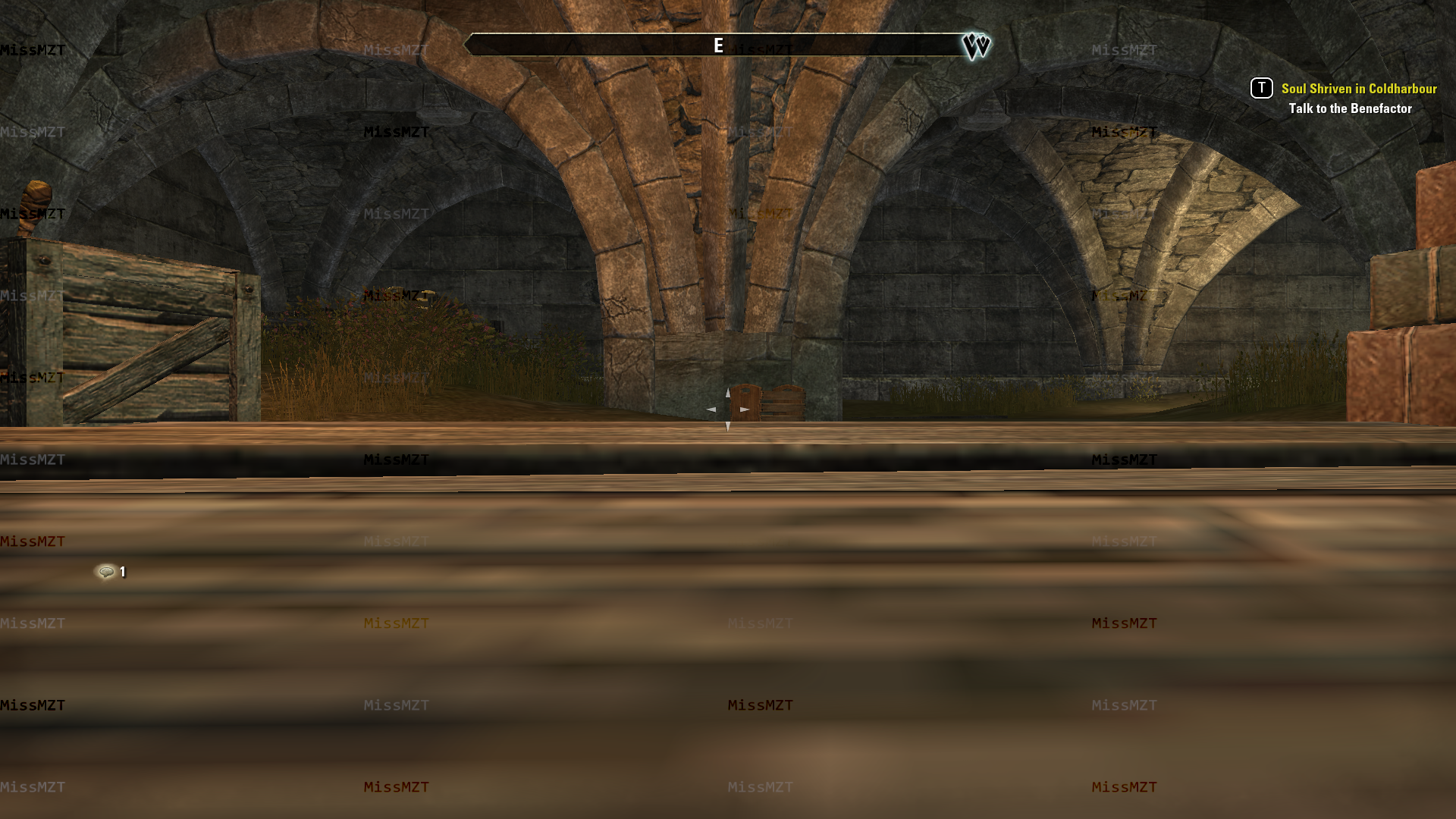Click the center interaction reticle crosshair

coord(728,409)
